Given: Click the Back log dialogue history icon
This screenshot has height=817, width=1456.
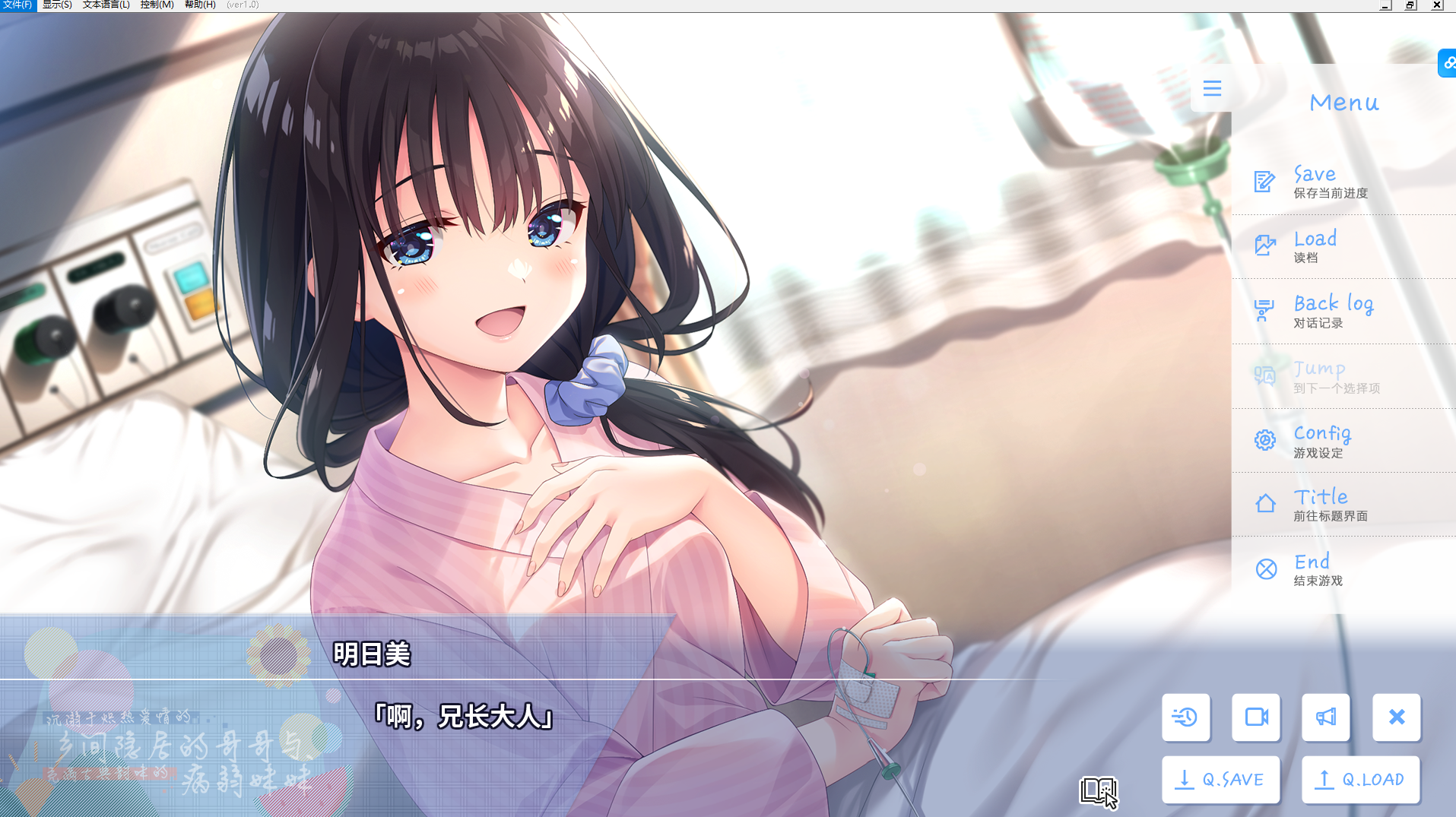Looking at the screenshot, I should point(1263,310).
